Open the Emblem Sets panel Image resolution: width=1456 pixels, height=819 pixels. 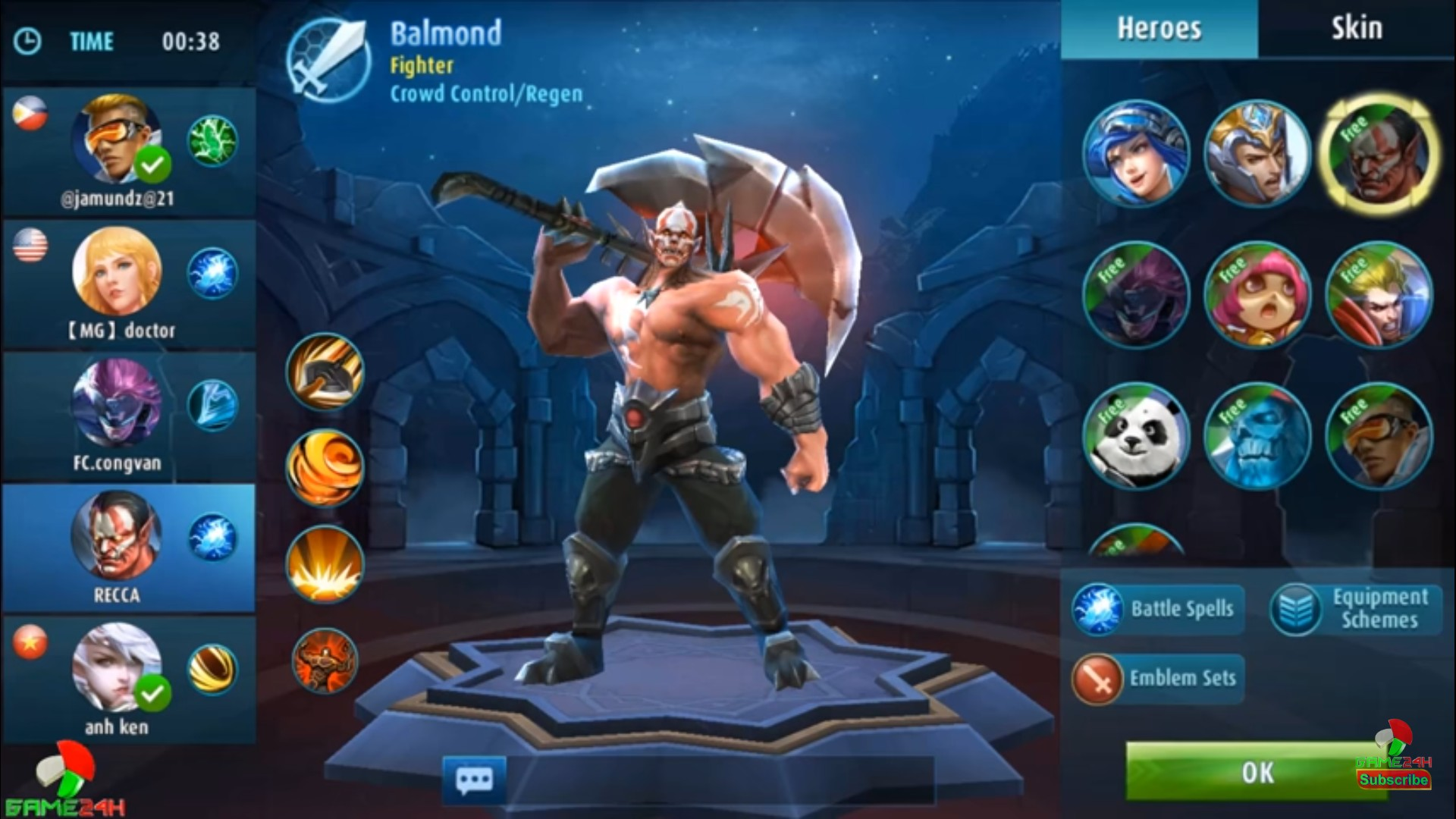click(x=1156, y=677)
